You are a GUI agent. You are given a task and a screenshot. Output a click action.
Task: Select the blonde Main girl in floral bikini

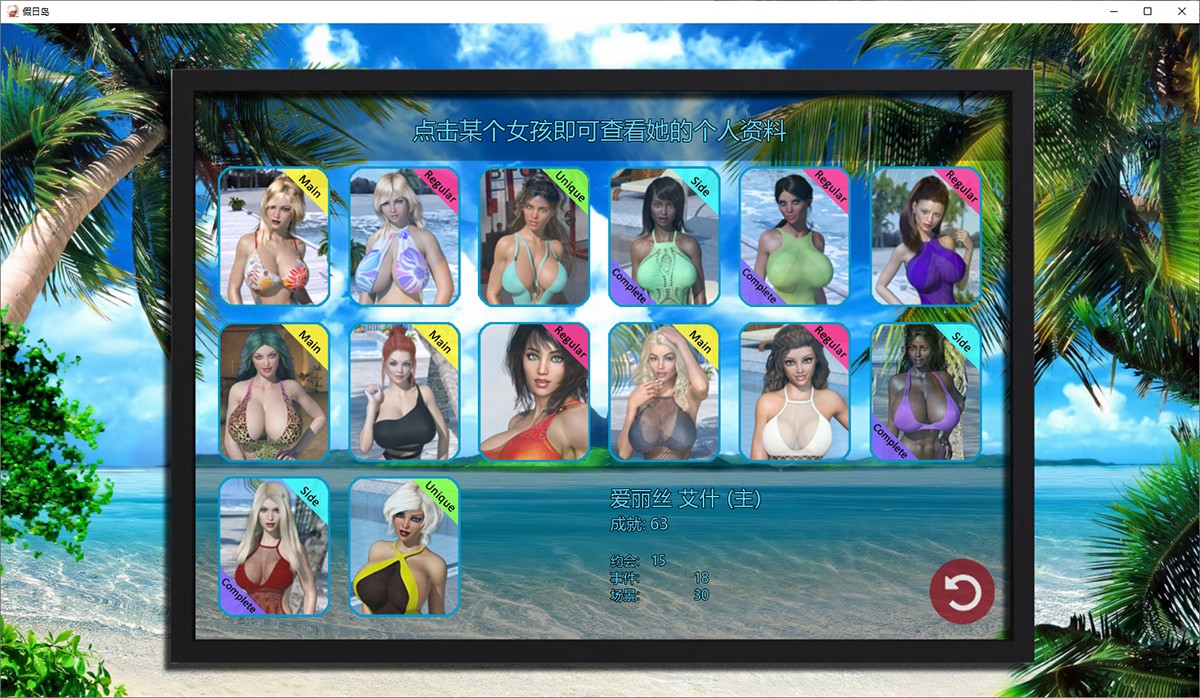click(274, 237)
